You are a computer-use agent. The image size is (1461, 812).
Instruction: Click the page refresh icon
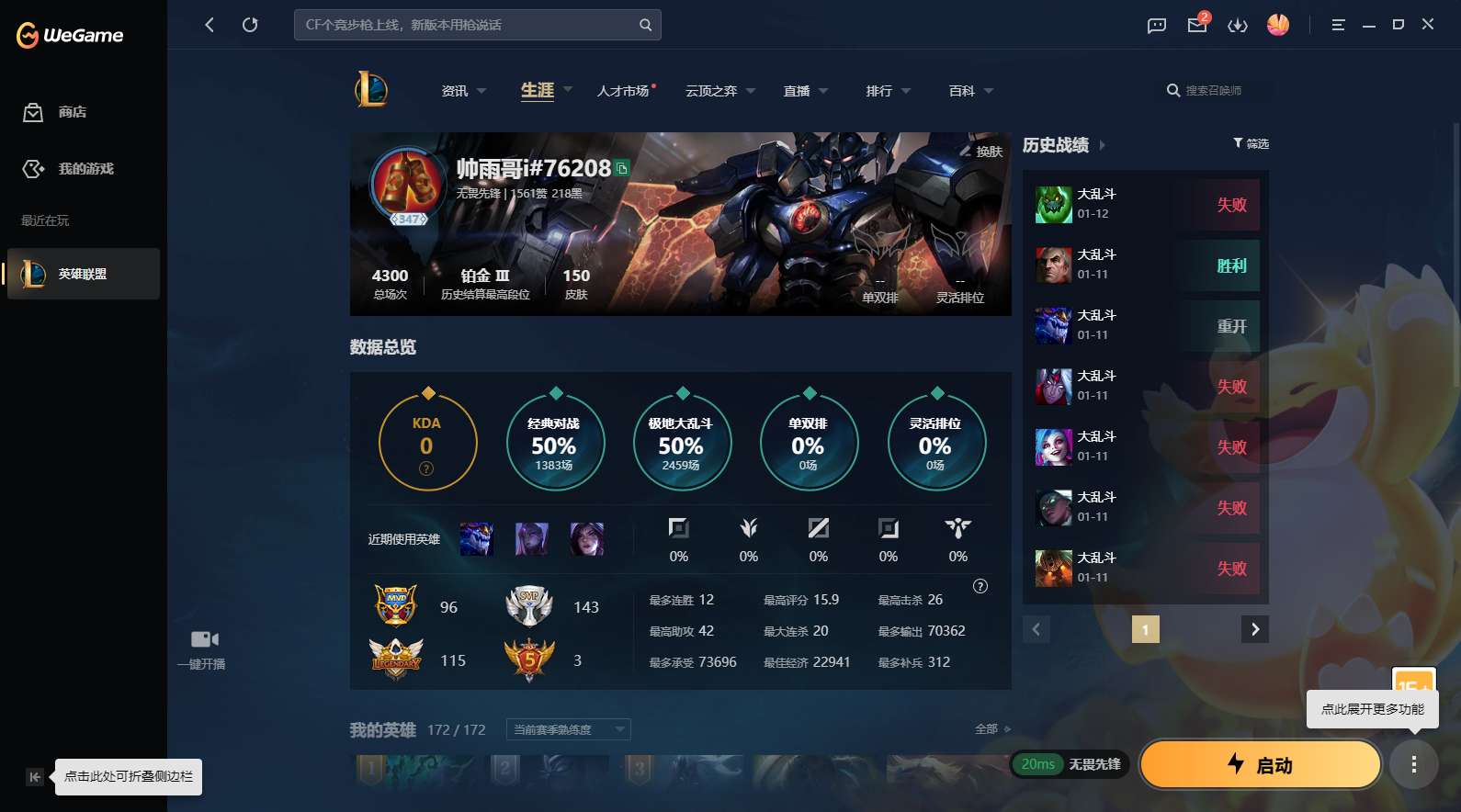click(250, 25)
